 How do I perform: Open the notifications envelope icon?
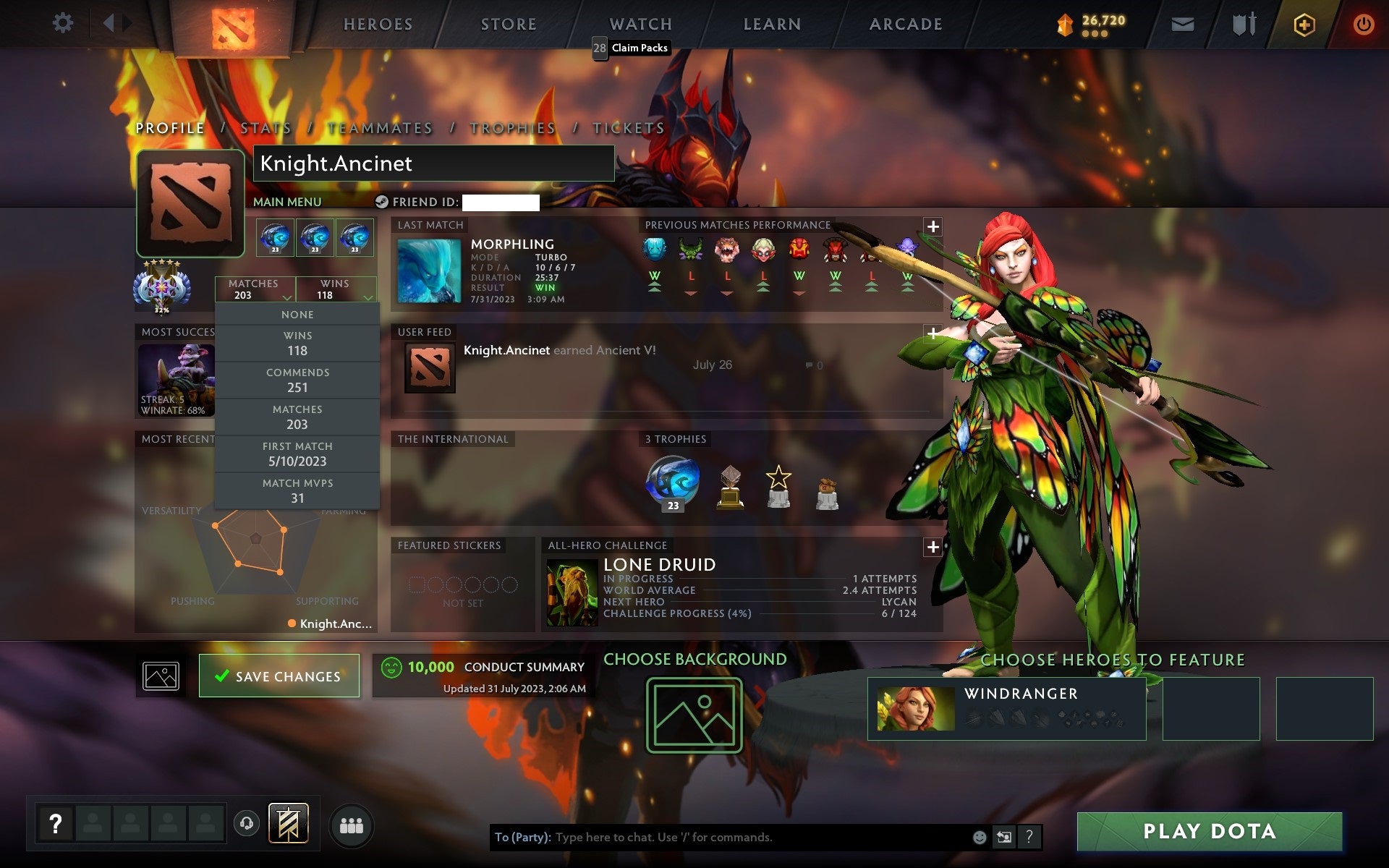click(1181, 24)
